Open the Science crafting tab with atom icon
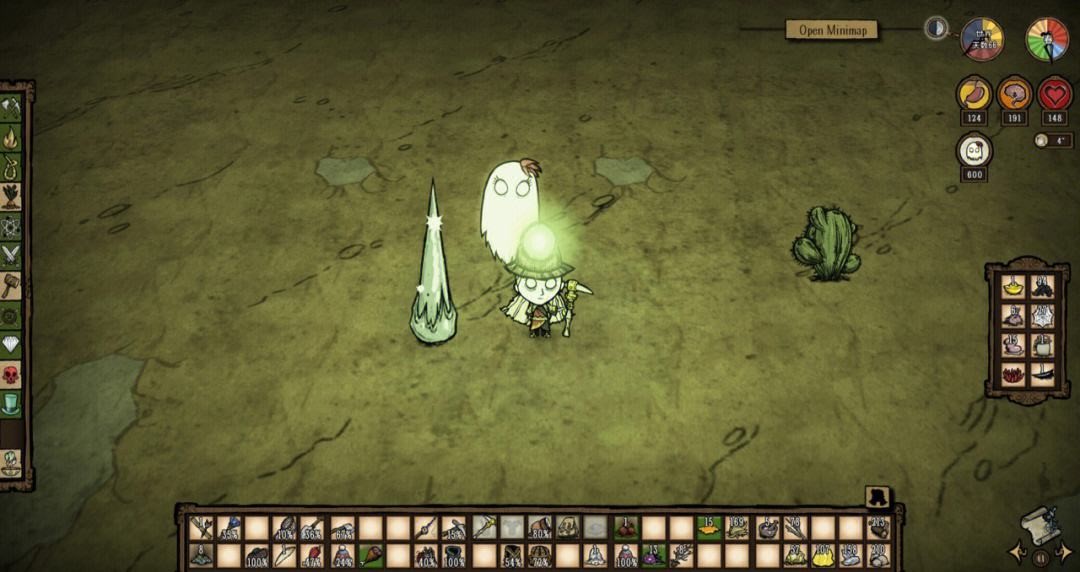 point(11,227)
